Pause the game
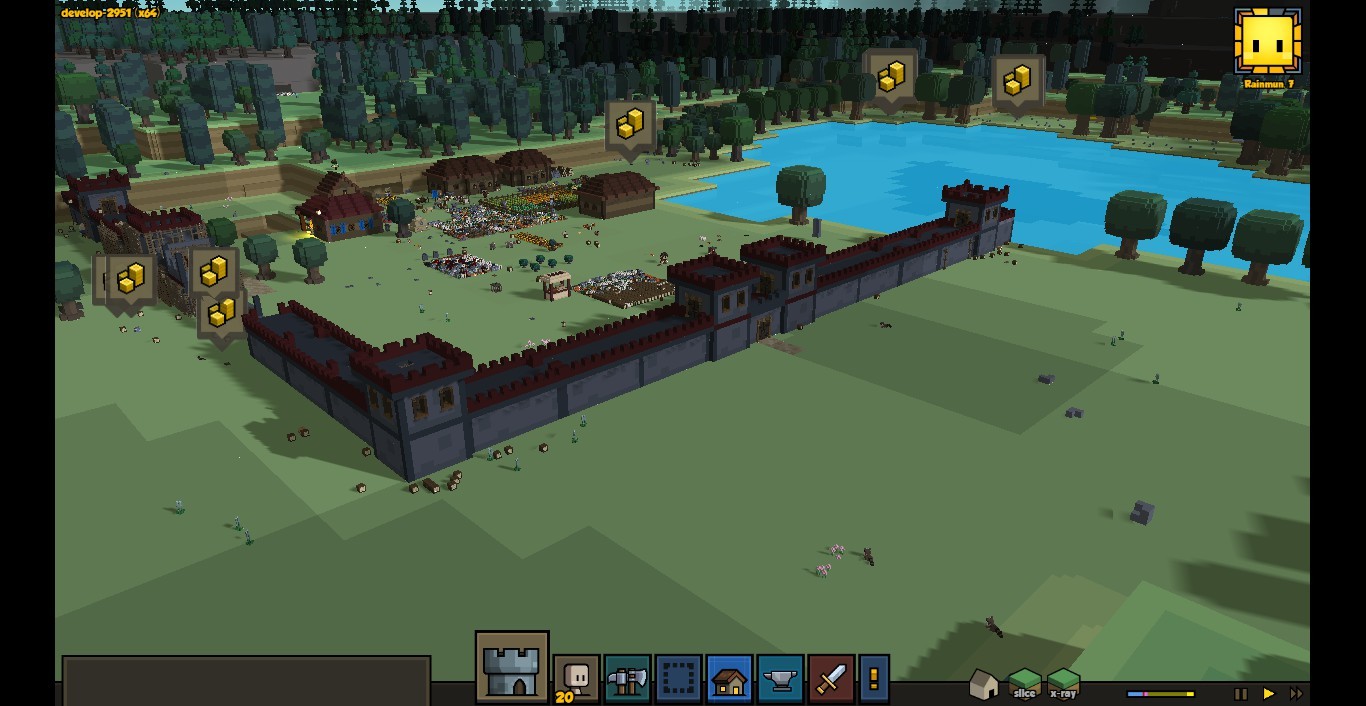Screen dimensions: 1366x706 pos(1241,693)
